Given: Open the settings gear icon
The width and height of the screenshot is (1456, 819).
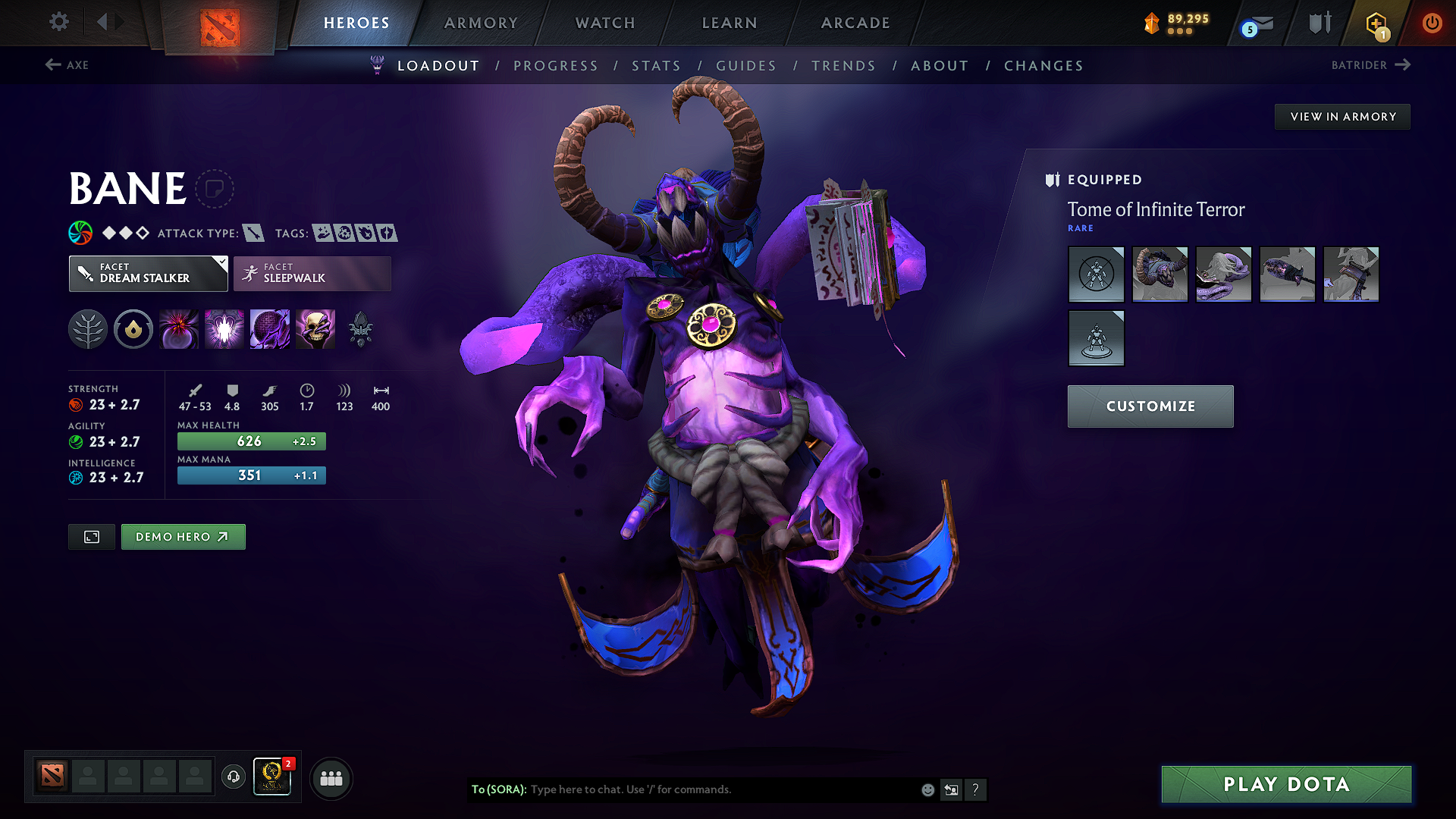Looking at the screenshot, I should [58, 22].
